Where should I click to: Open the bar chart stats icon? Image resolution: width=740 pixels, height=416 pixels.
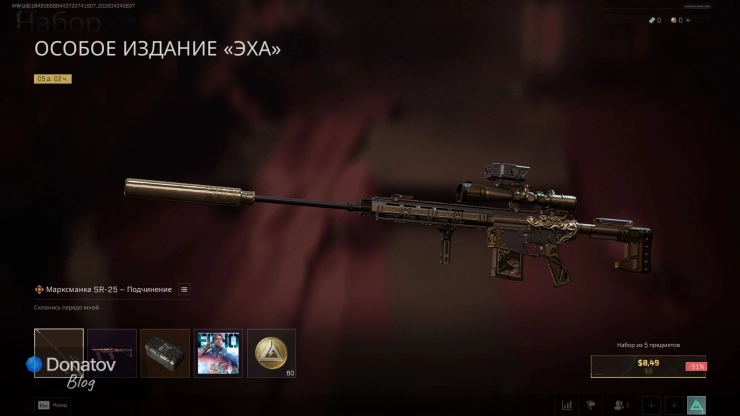pyautogui.click(x=567, y=405)
